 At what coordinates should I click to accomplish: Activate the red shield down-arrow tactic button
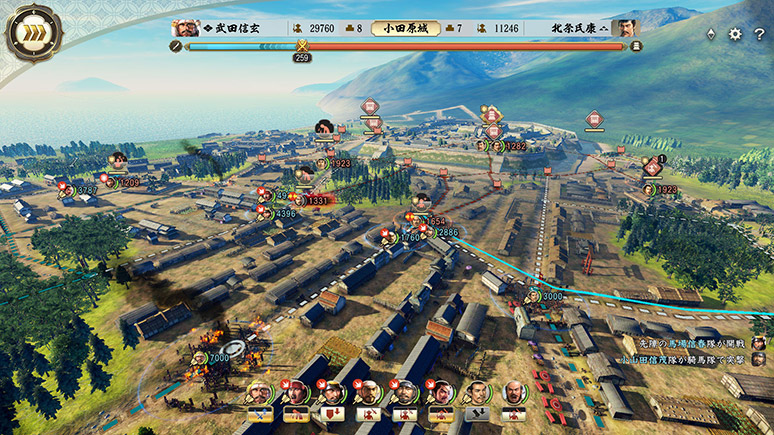click(333, 414)
